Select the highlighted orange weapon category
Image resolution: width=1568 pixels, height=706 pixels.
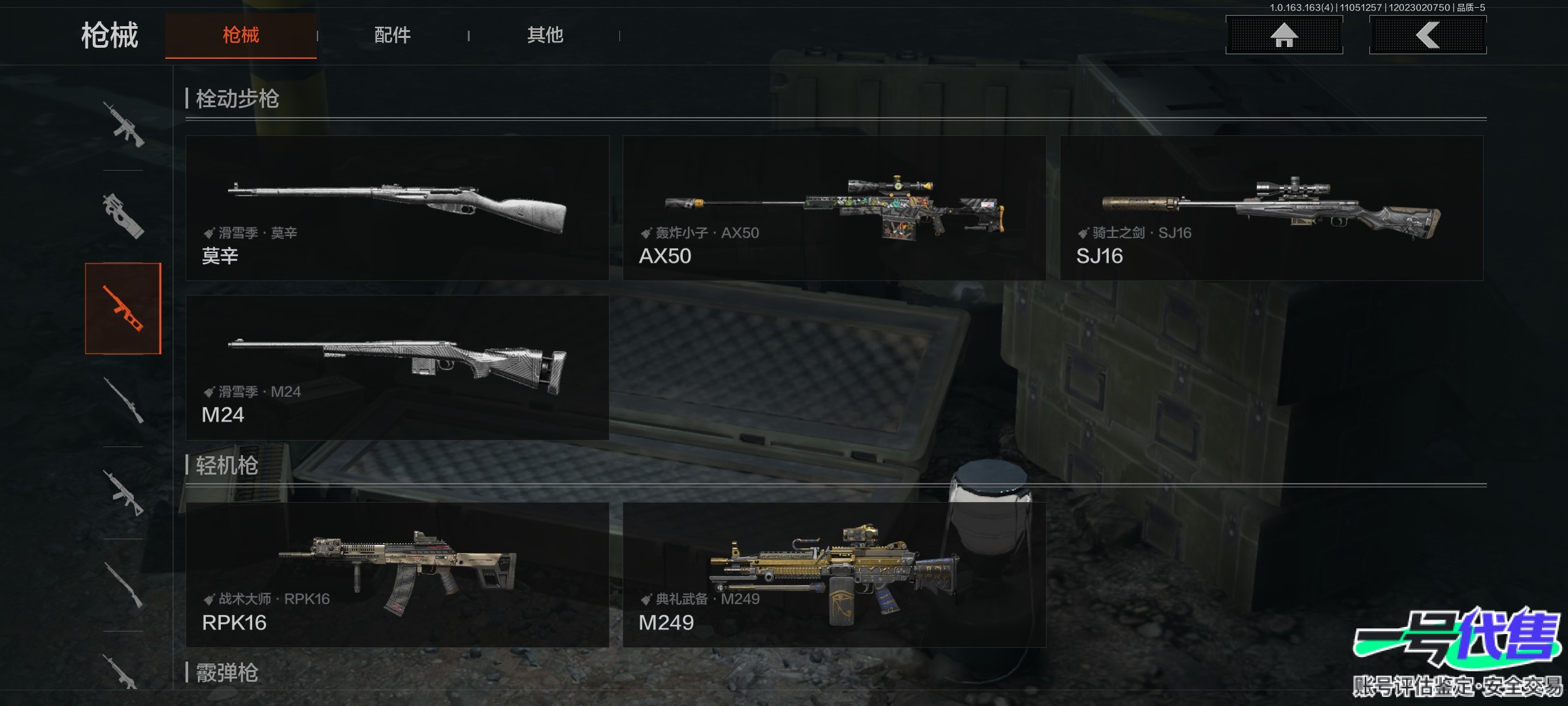(x=123, y=309)
